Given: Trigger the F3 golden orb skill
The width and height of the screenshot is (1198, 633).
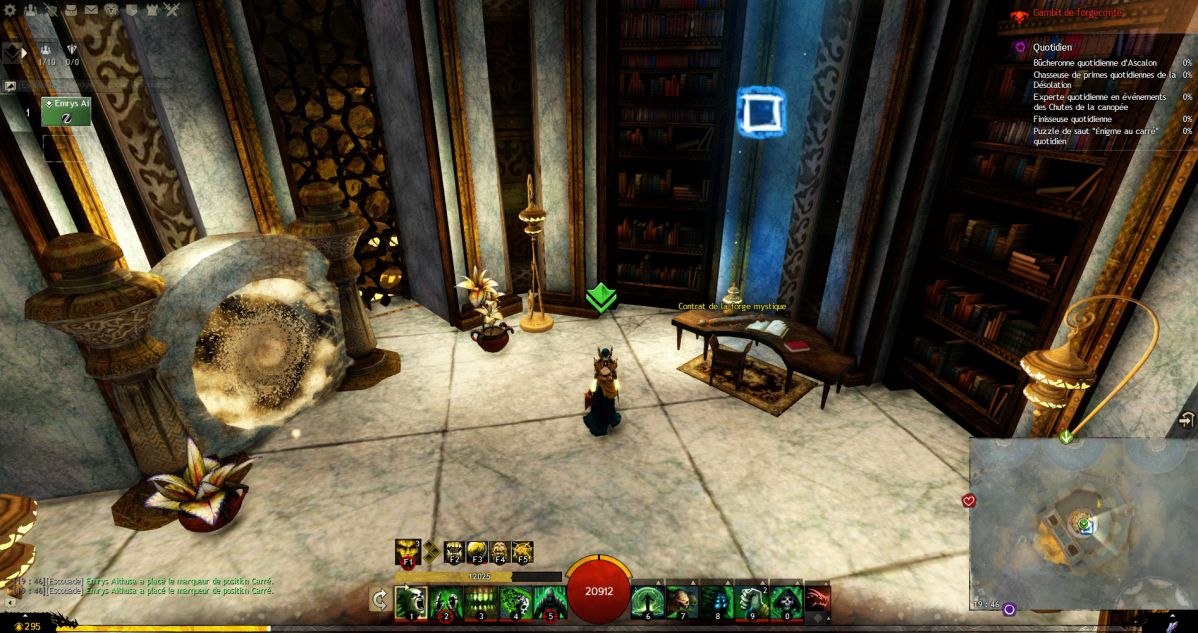Looking at the screenshot, I should click(x=477, y=552).
